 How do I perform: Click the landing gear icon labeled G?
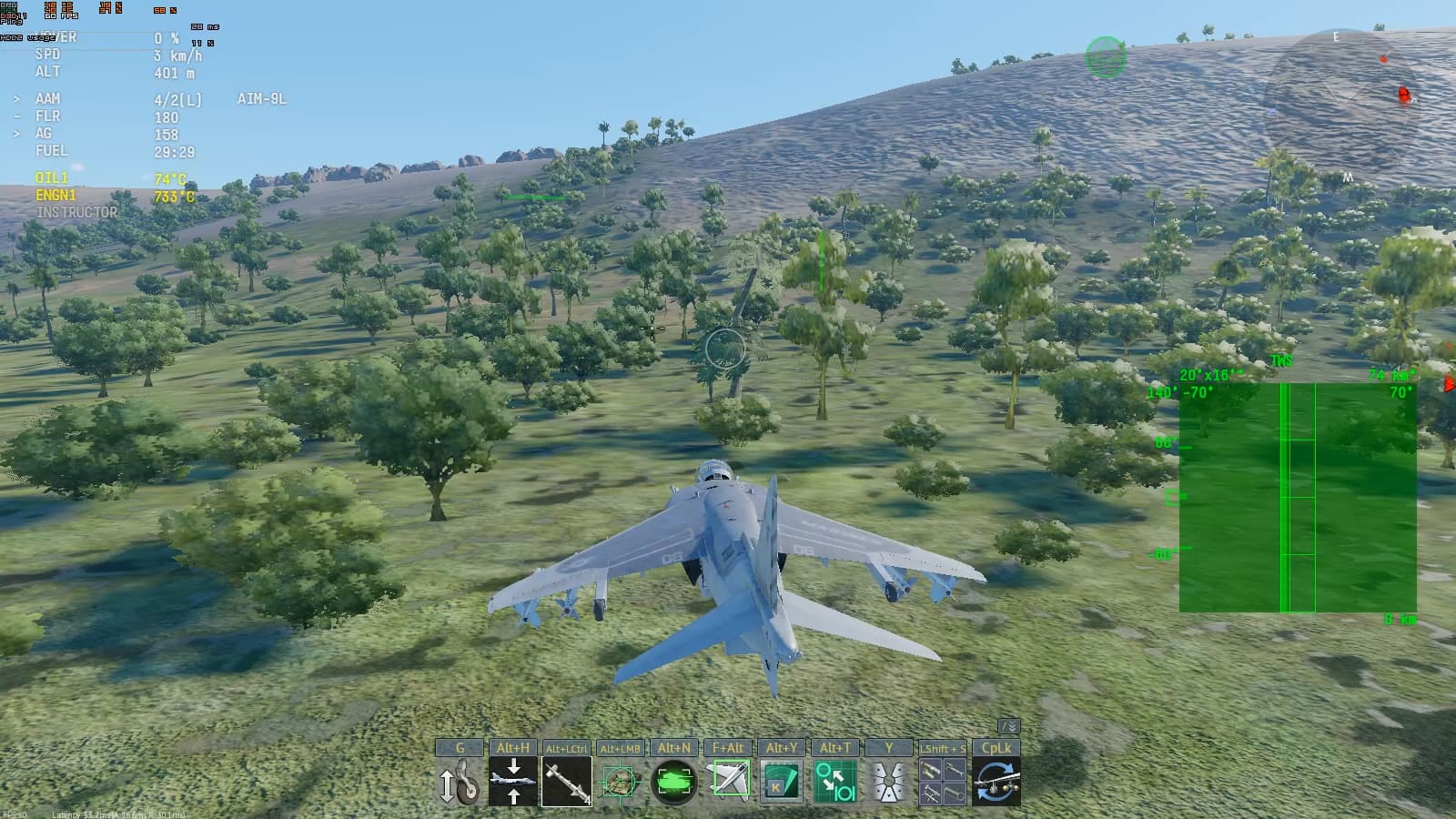point(462,781)
